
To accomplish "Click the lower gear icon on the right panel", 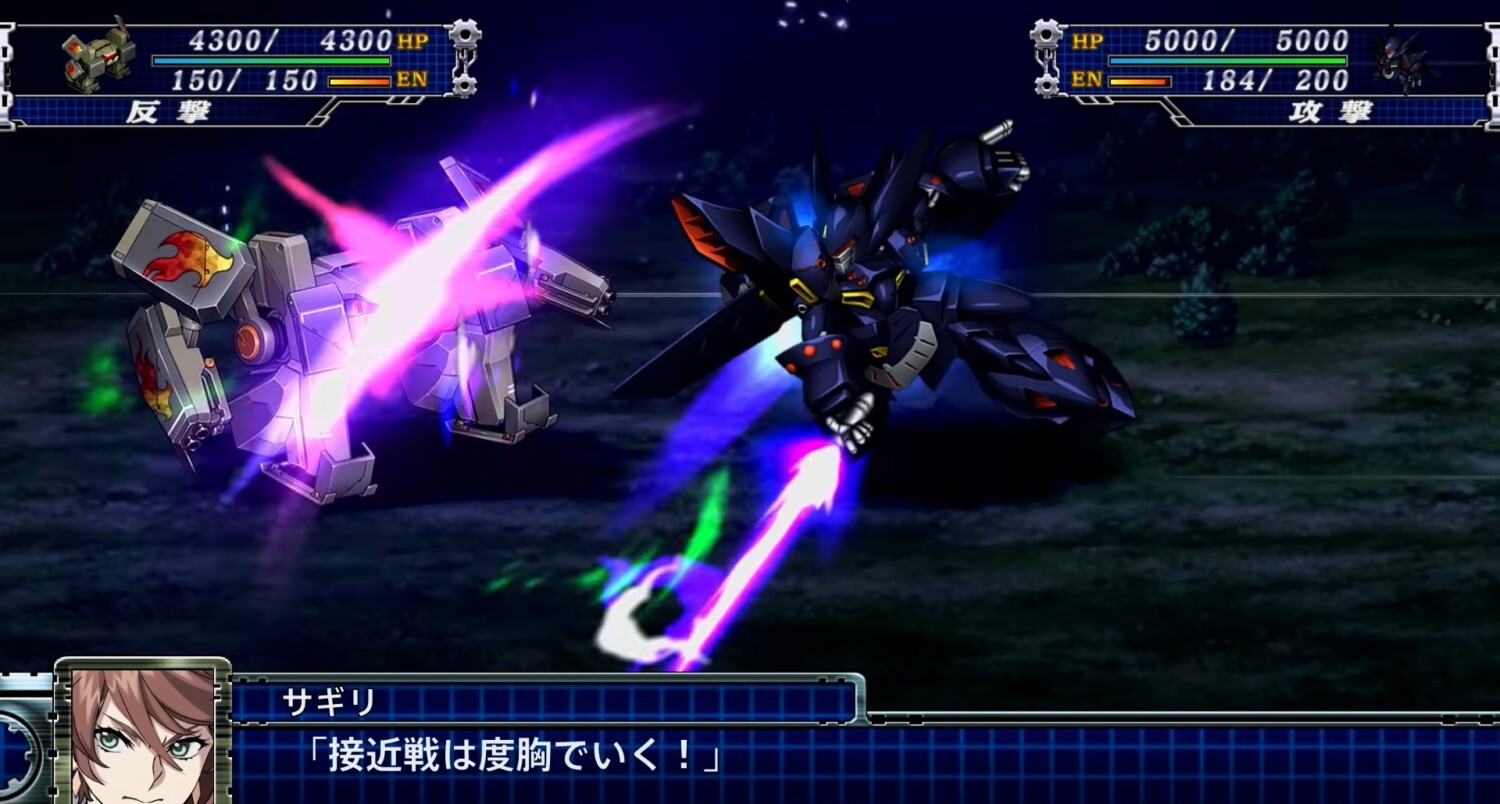I will (1044, 83).
